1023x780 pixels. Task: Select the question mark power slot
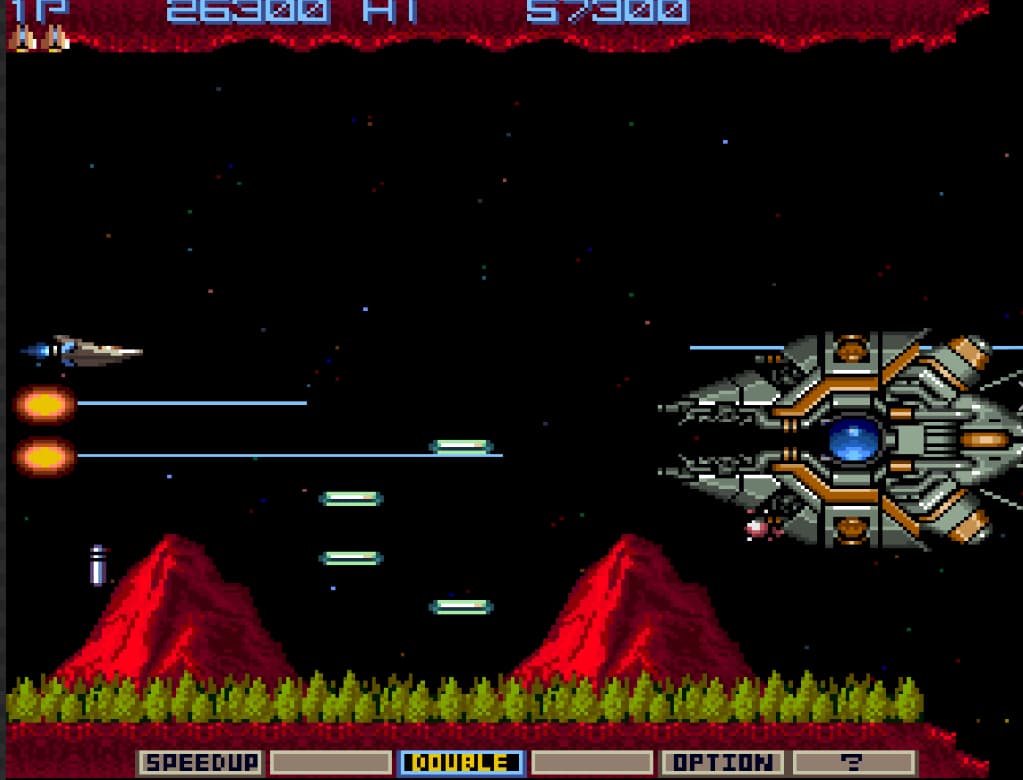click(853, 763)
